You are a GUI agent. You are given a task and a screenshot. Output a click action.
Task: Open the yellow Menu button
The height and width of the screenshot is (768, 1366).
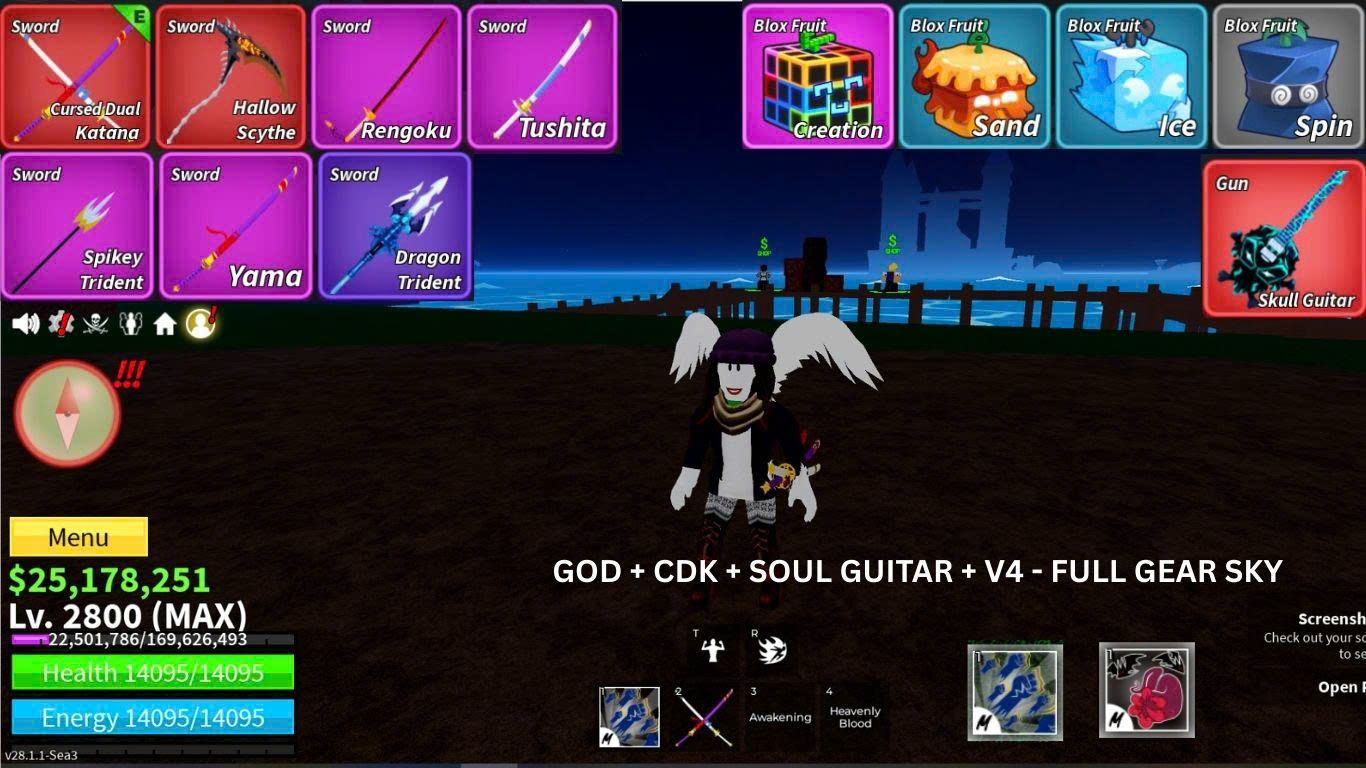pyautogui.click(x=79, y=537)
